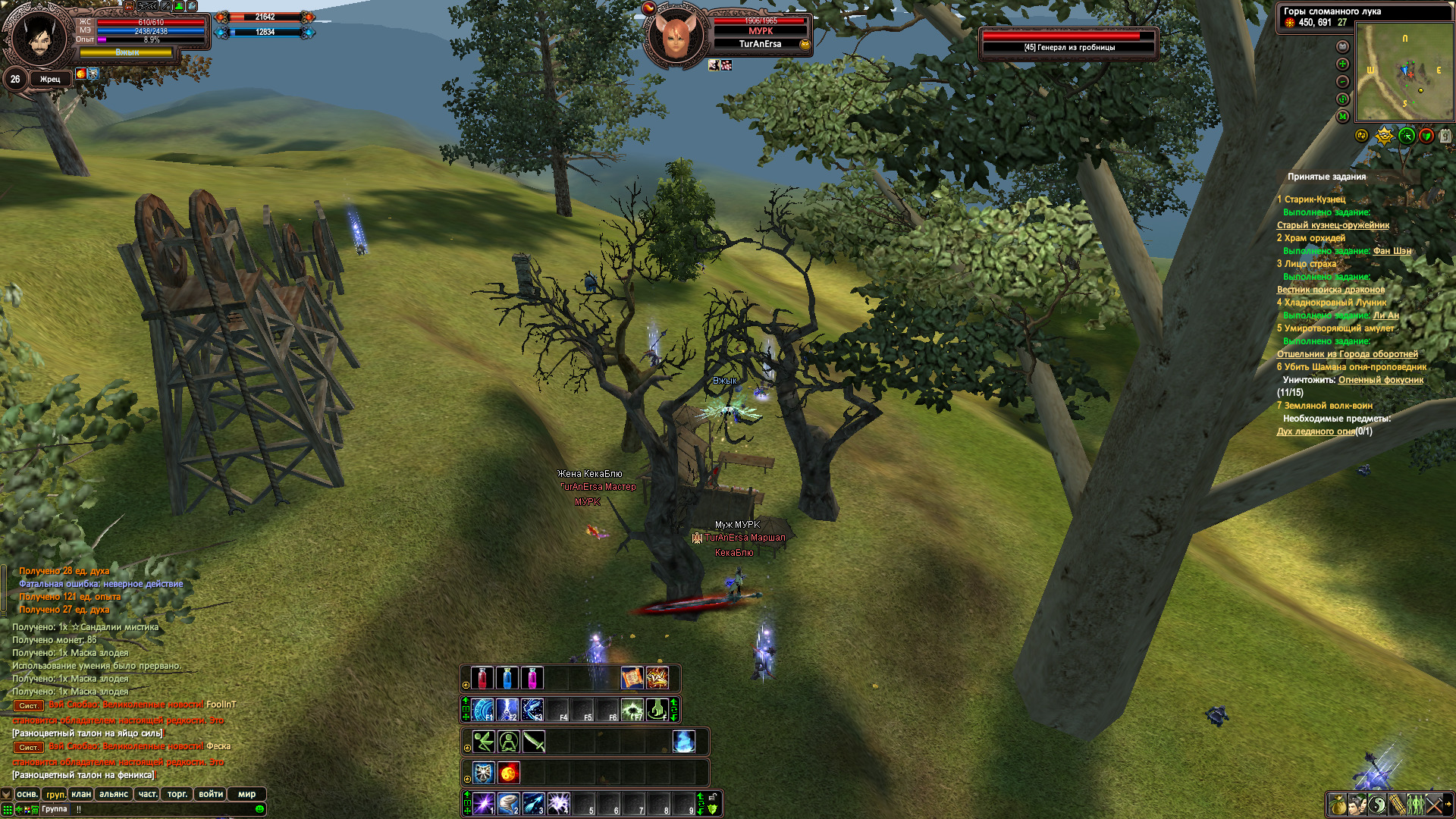
Task: Open the Старый кузнец-оружейник quest link
Action: 1332,225
